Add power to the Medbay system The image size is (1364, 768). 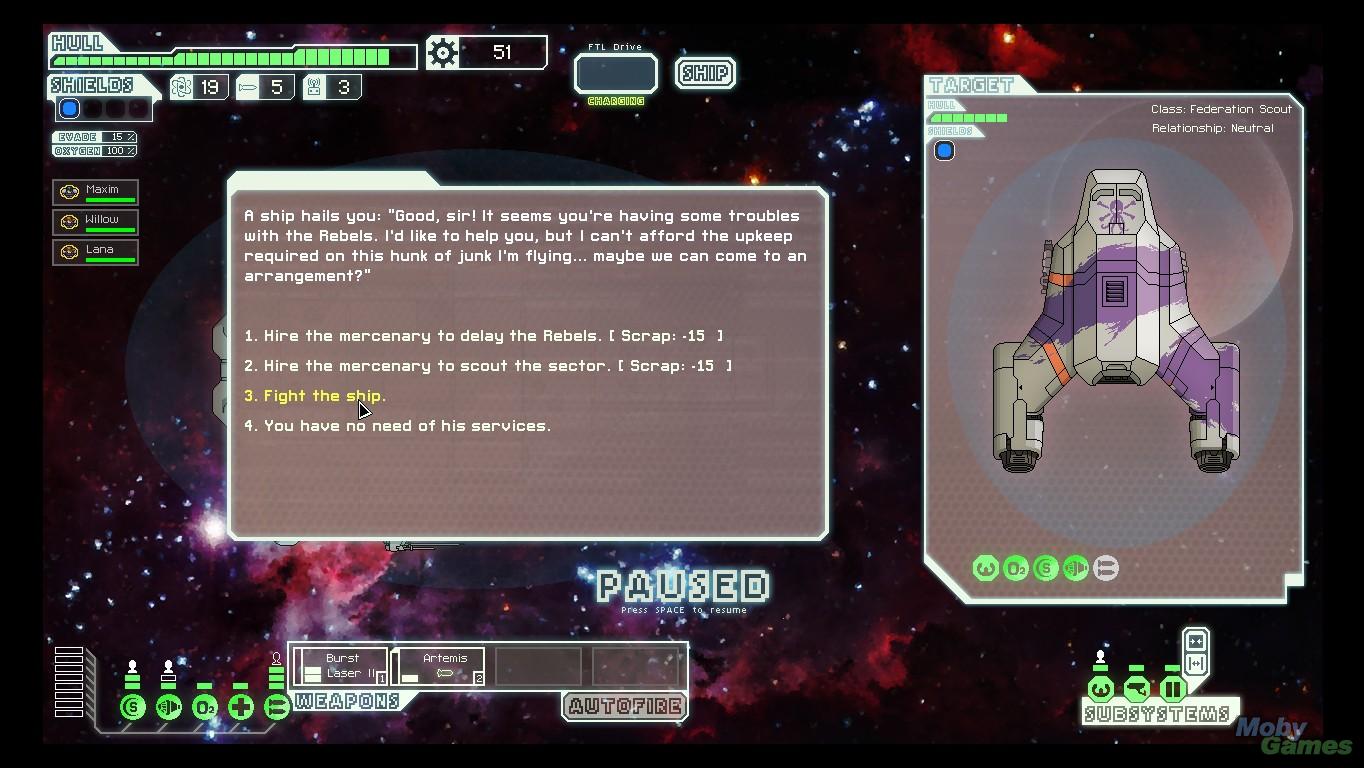240,705
